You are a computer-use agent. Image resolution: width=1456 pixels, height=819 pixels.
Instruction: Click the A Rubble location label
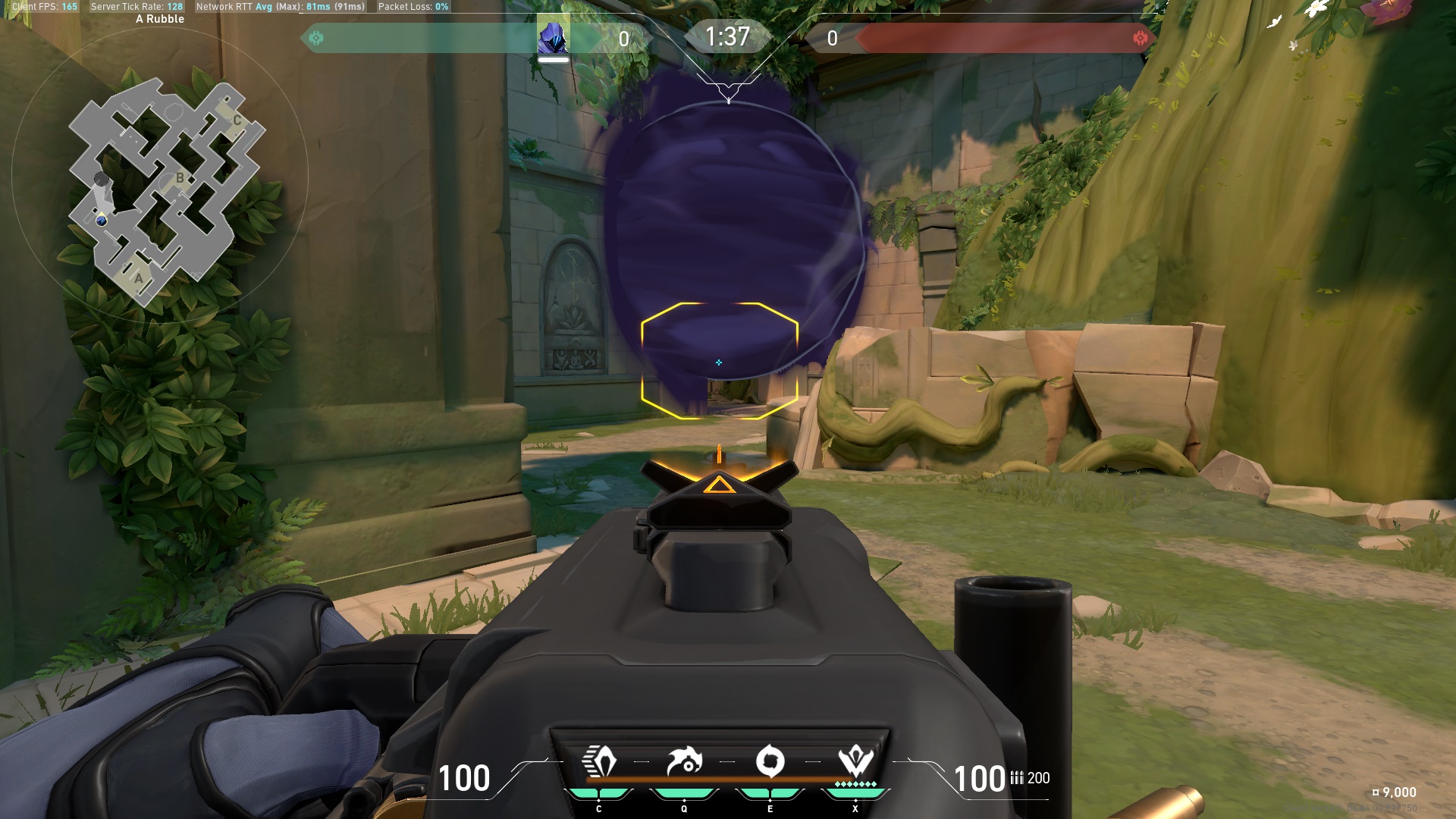point(159,19)
